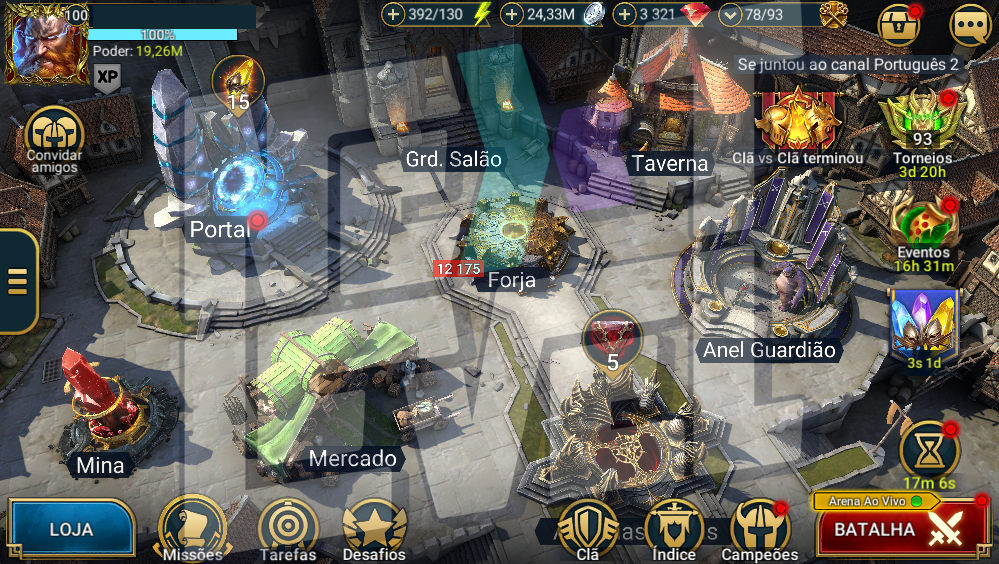999x564 pixels.
Task: Expand the side menu tab
Action: click(17, 281)
